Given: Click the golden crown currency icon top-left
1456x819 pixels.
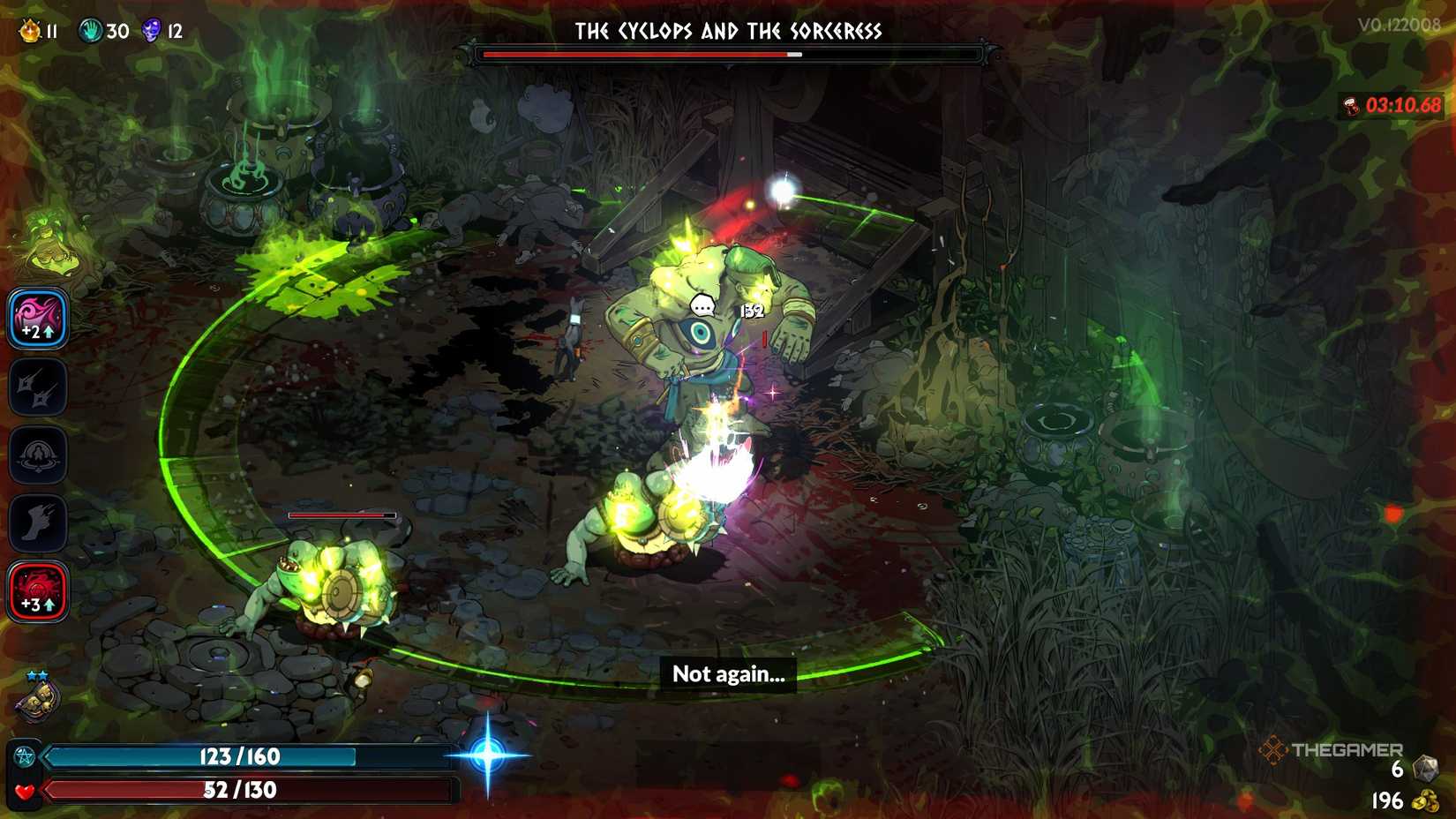Looking at the screenshot, I should [x=29, y=29].
